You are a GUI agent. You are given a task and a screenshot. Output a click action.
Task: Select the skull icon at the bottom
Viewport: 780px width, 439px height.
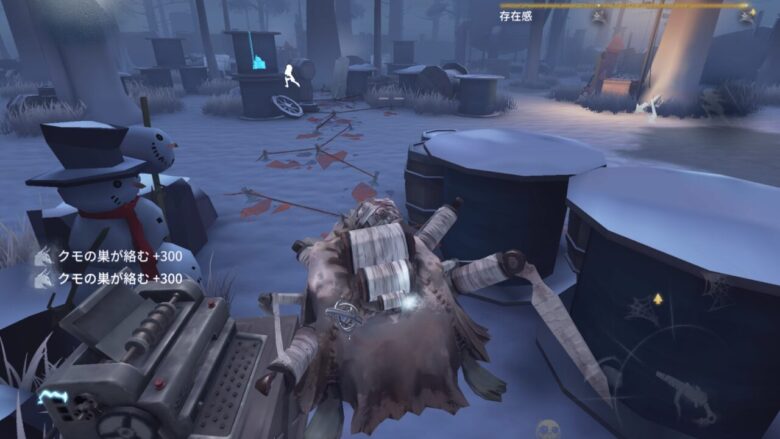pyautogui.click(x=547, y=429)
